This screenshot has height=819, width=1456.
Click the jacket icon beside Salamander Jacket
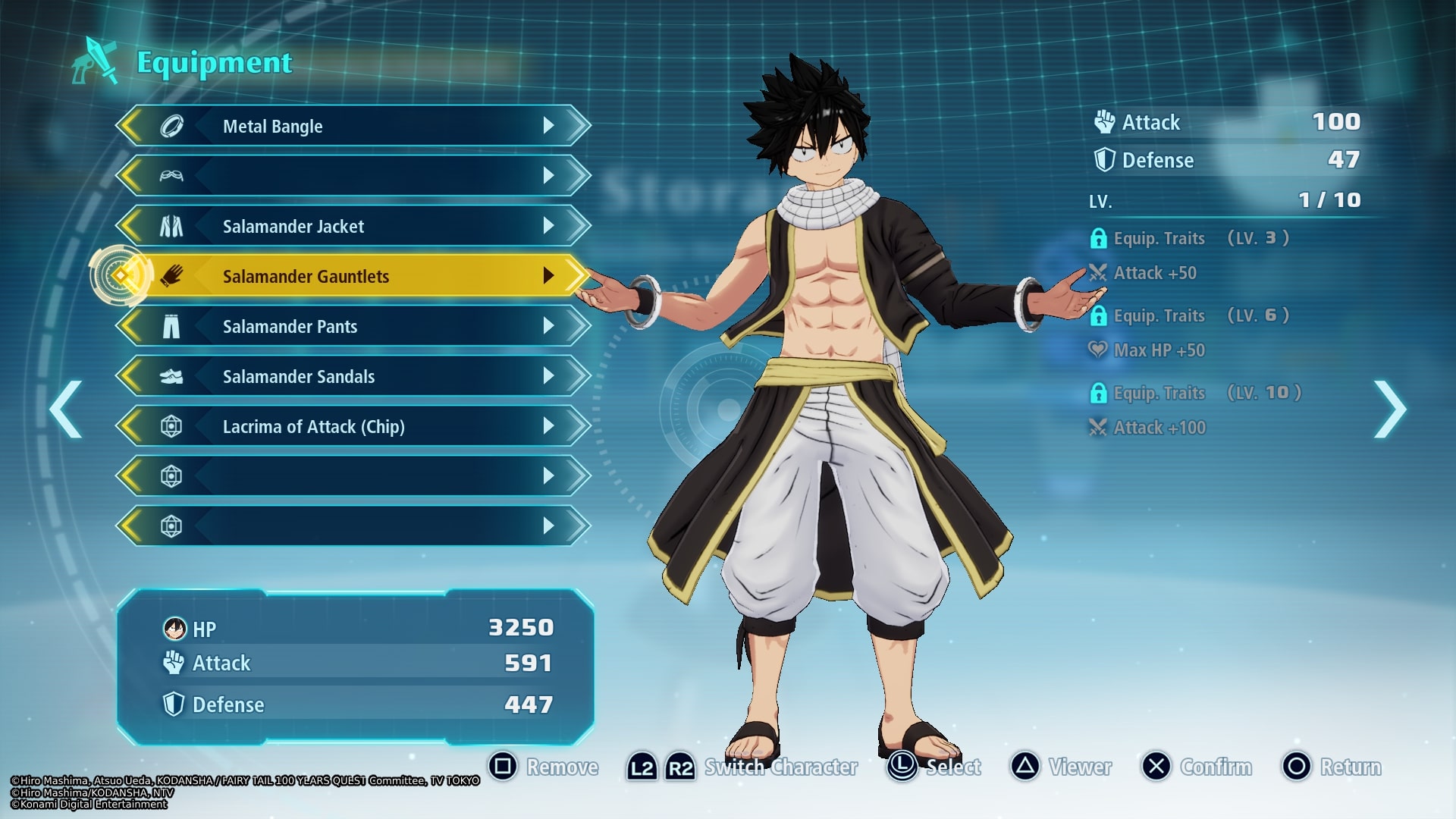click(172, 225)
